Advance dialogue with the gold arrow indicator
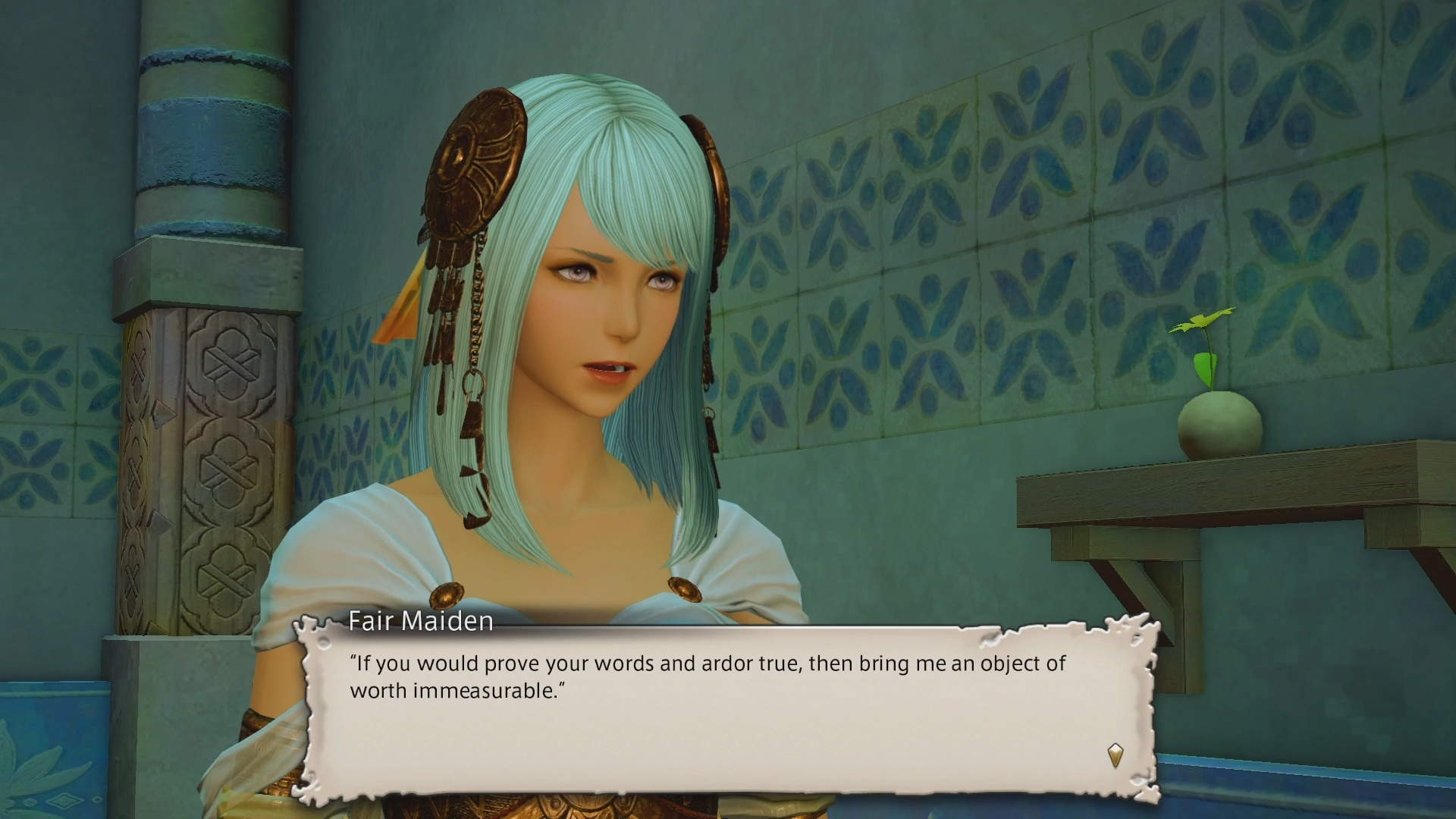 click(1115, 755)
